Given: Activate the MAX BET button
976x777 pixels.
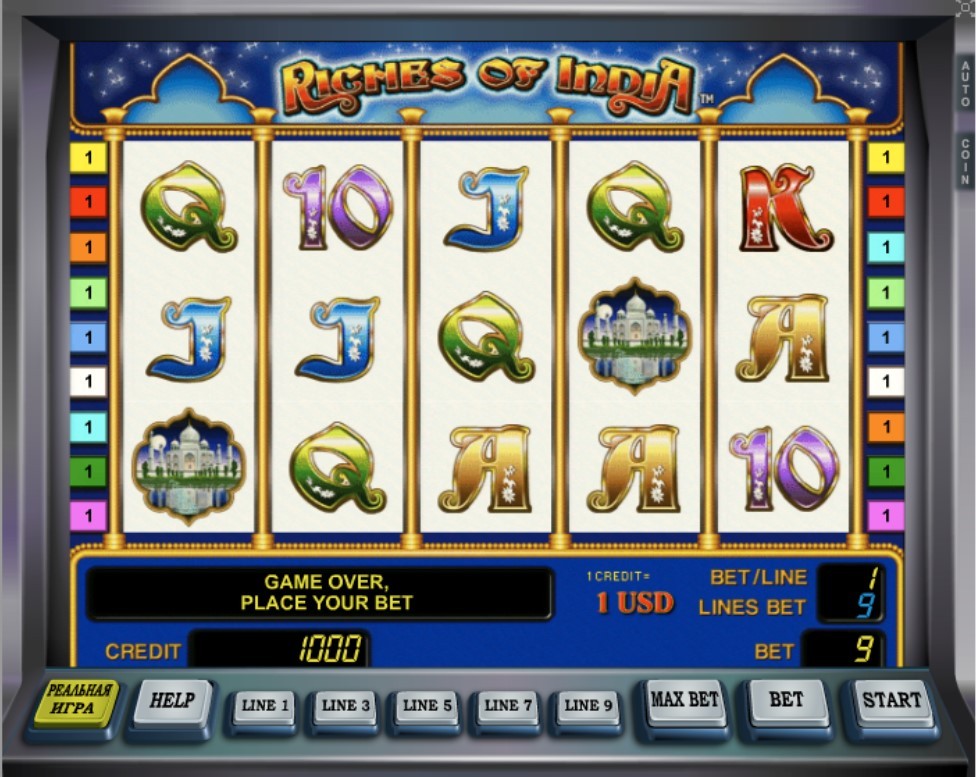Looking at the screenshot, I should click(685, 702).
